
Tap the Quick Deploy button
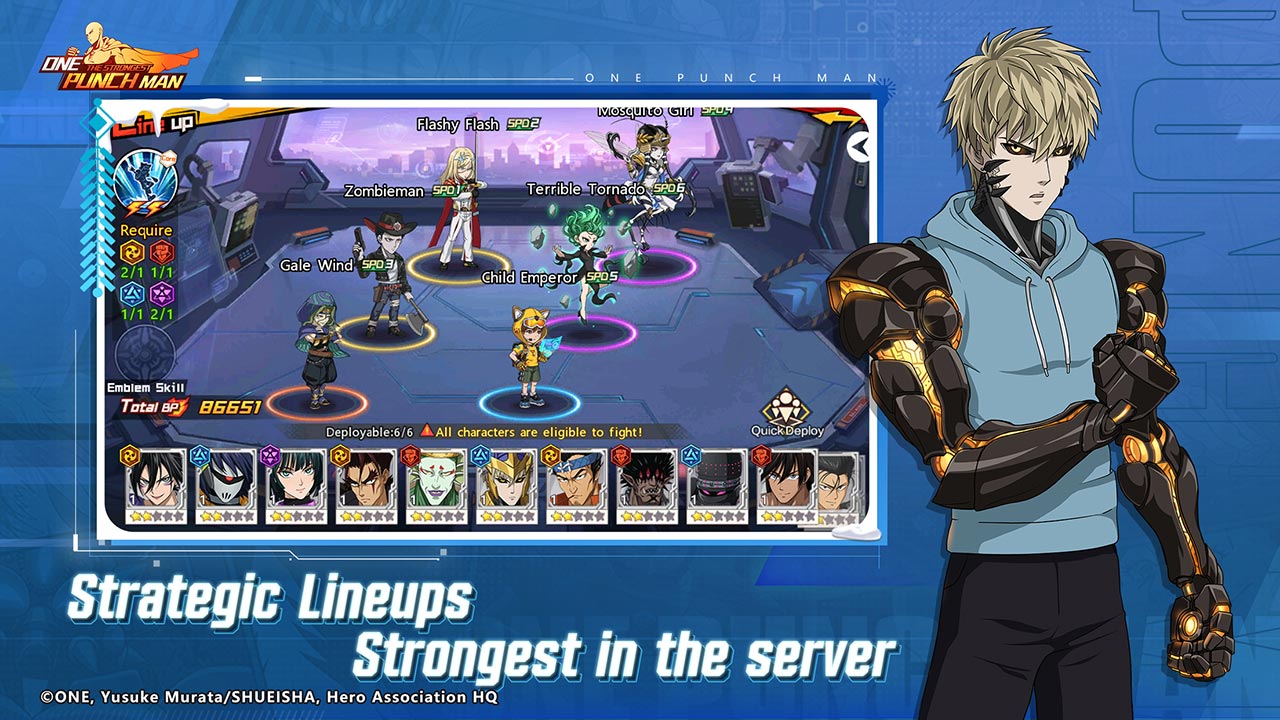pyautogui.click(x=789, y=413)
